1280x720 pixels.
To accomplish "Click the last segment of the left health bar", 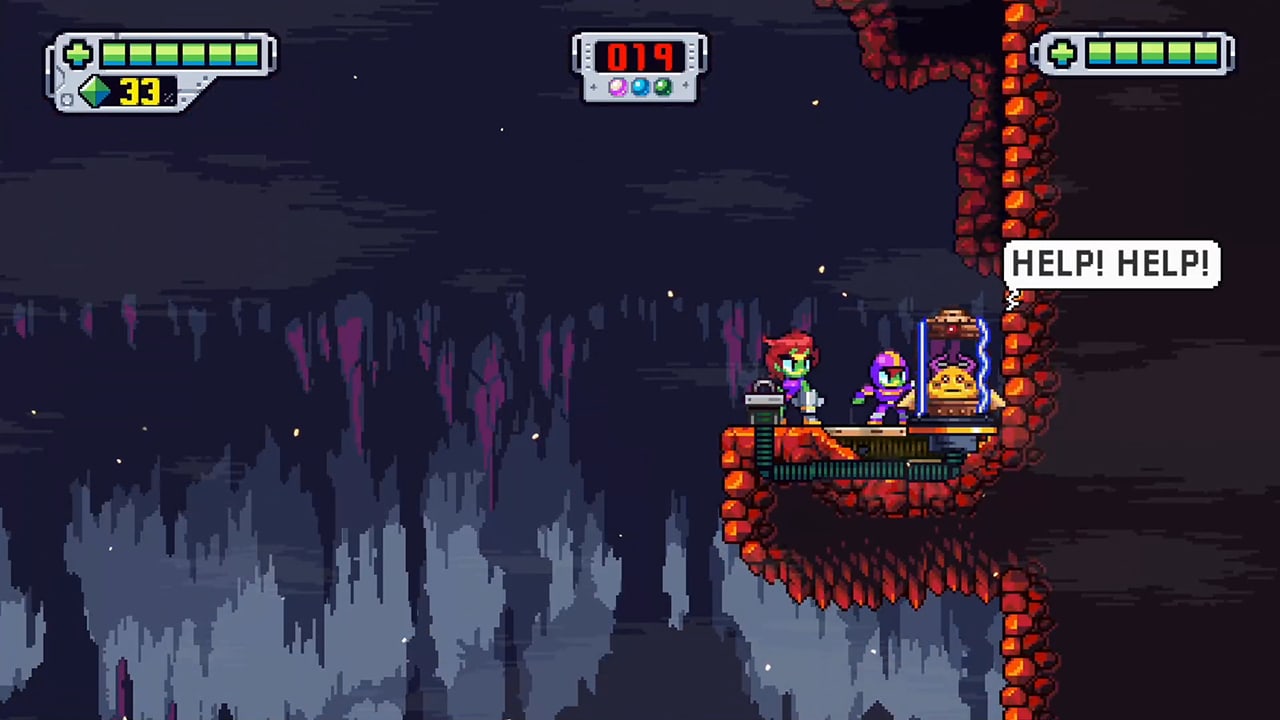I will pos(246,55).
